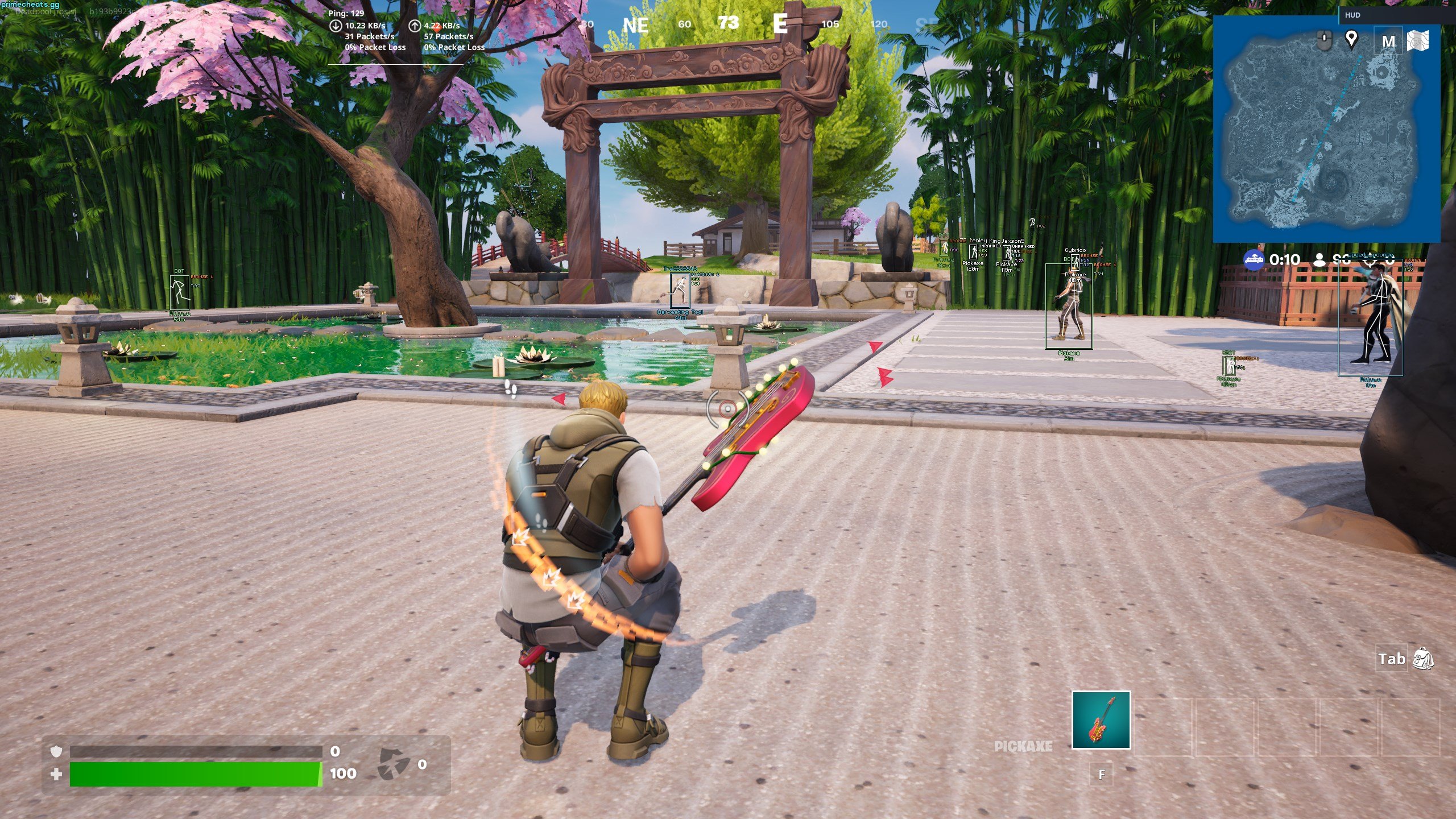
Task: Click the HUD label tab above minimap
Action: (x=1352, y=15)
